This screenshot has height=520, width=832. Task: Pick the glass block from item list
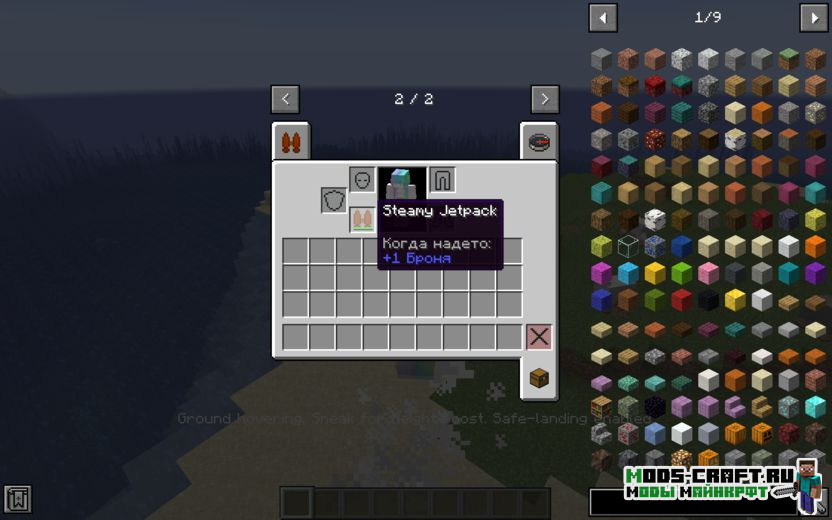coord(628,246)
